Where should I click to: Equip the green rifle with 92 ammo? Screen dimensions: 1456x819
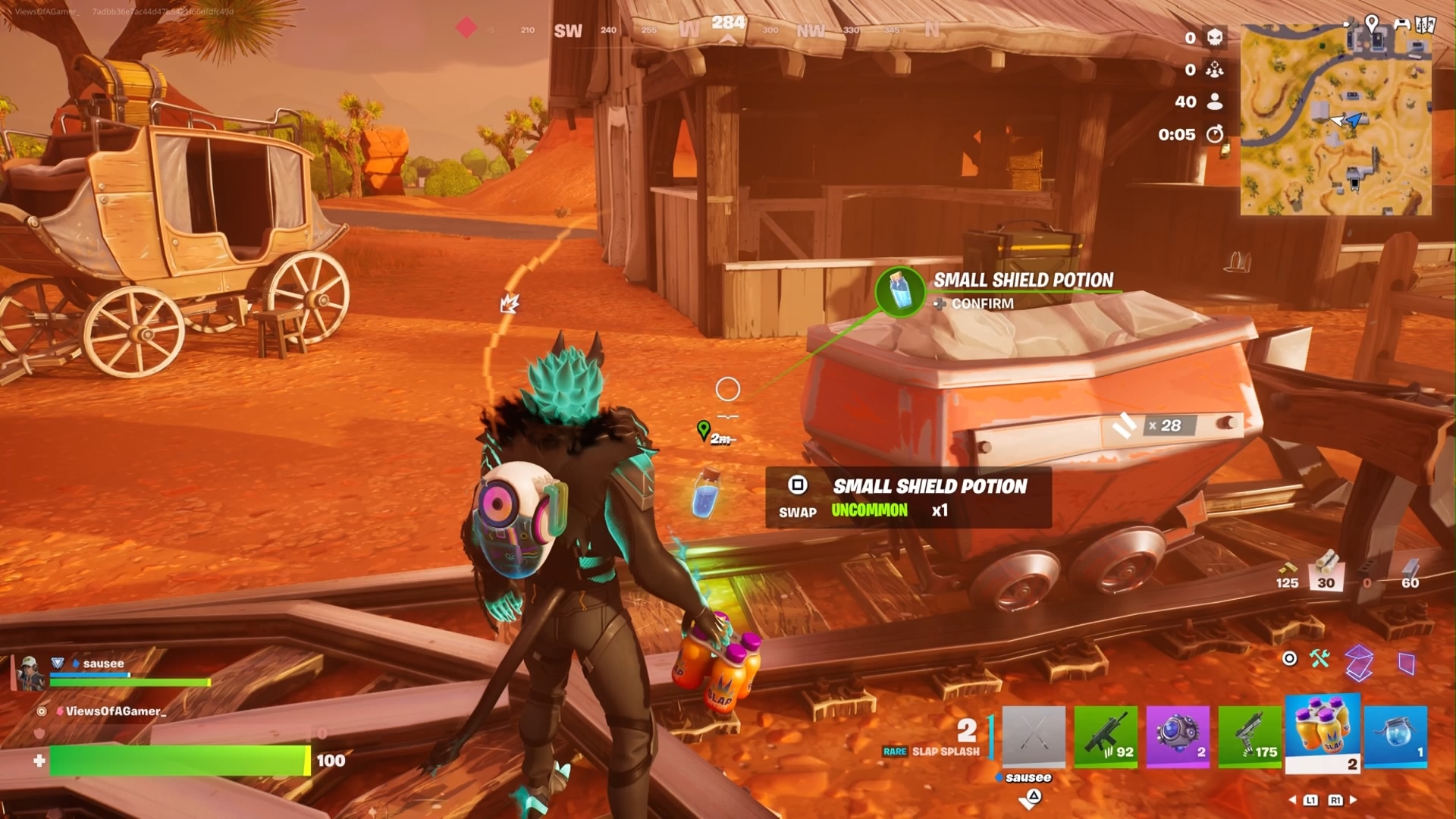click(1106, 736)
